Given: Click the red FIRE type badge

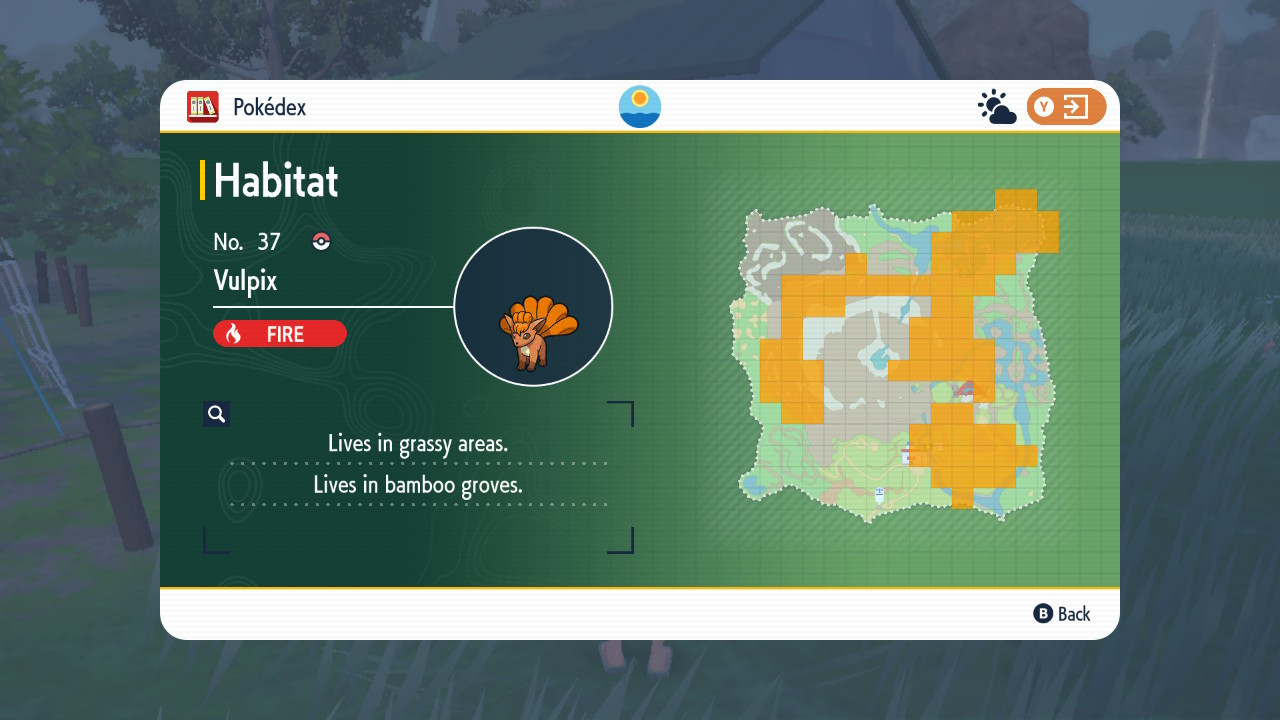Looking at the screenshot, I should [x=280, y=333].
